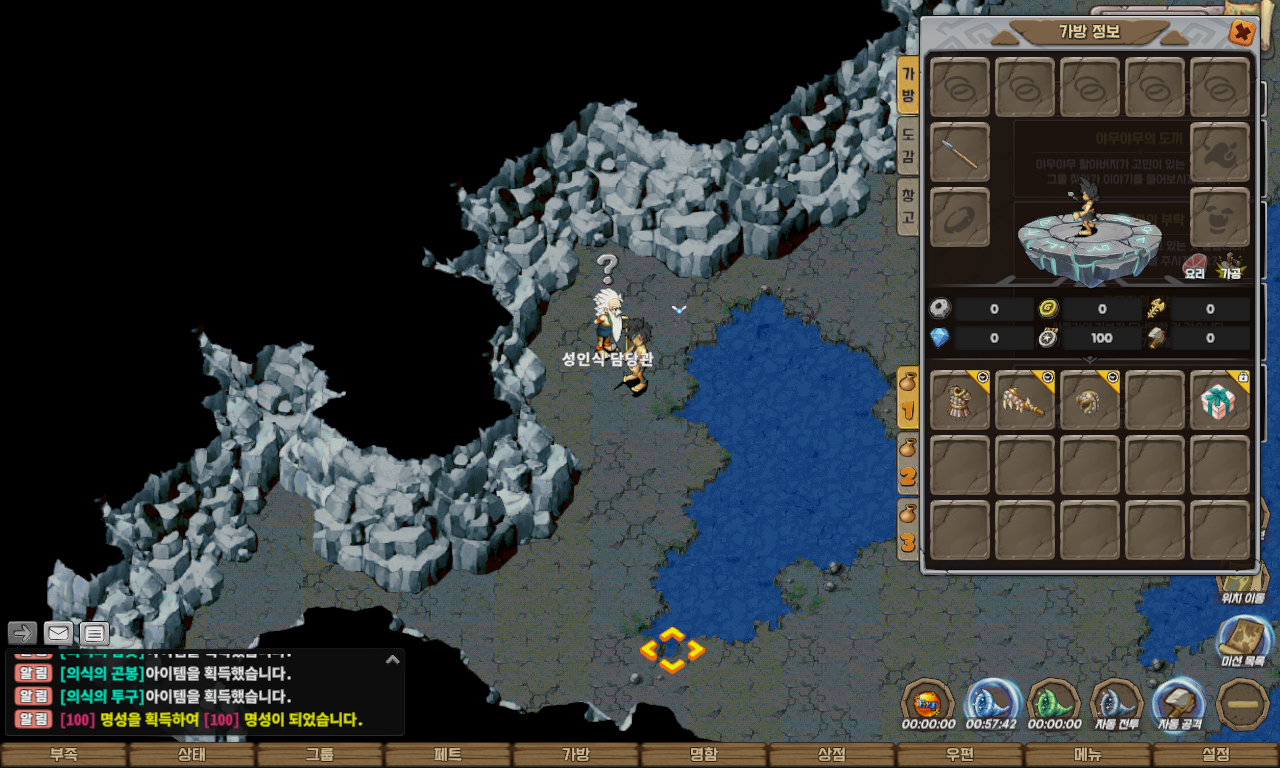Toggle 자동 전투 auto battle
Viewport: 1280px width, 768px height.
click(1117, 705)
